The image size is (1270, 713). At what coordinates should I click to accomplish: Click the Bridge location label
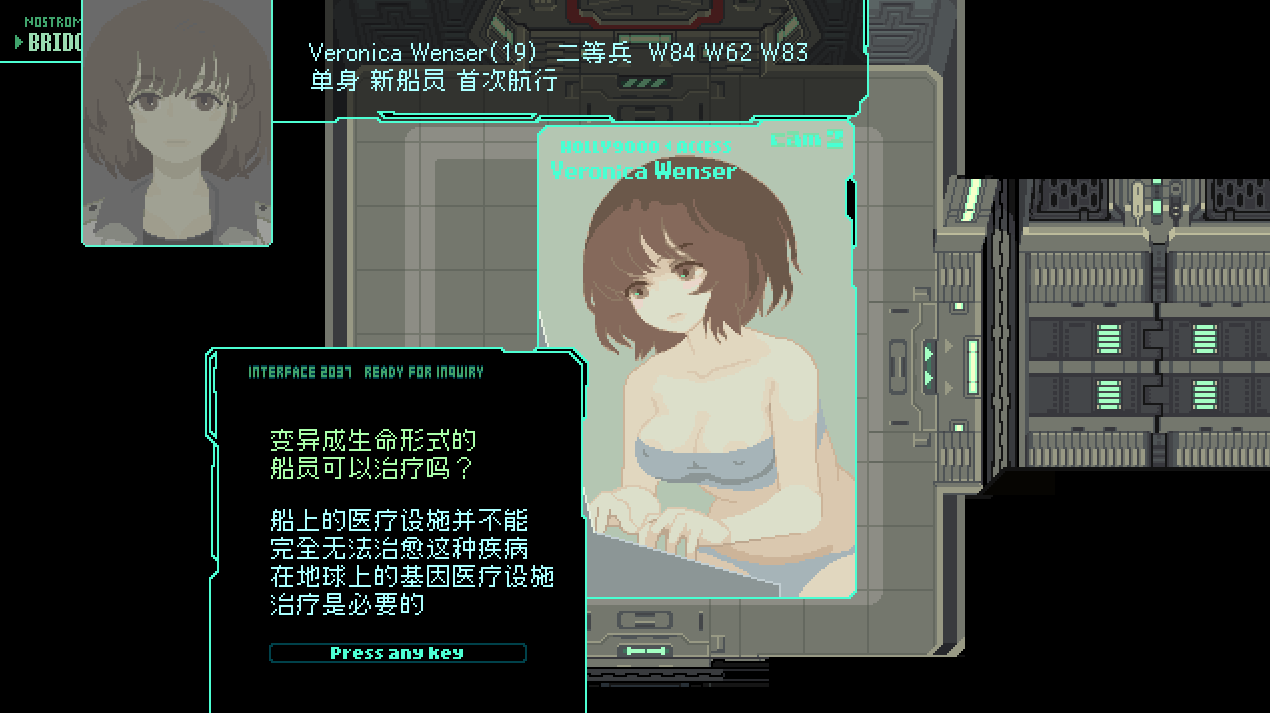[52, 42]
